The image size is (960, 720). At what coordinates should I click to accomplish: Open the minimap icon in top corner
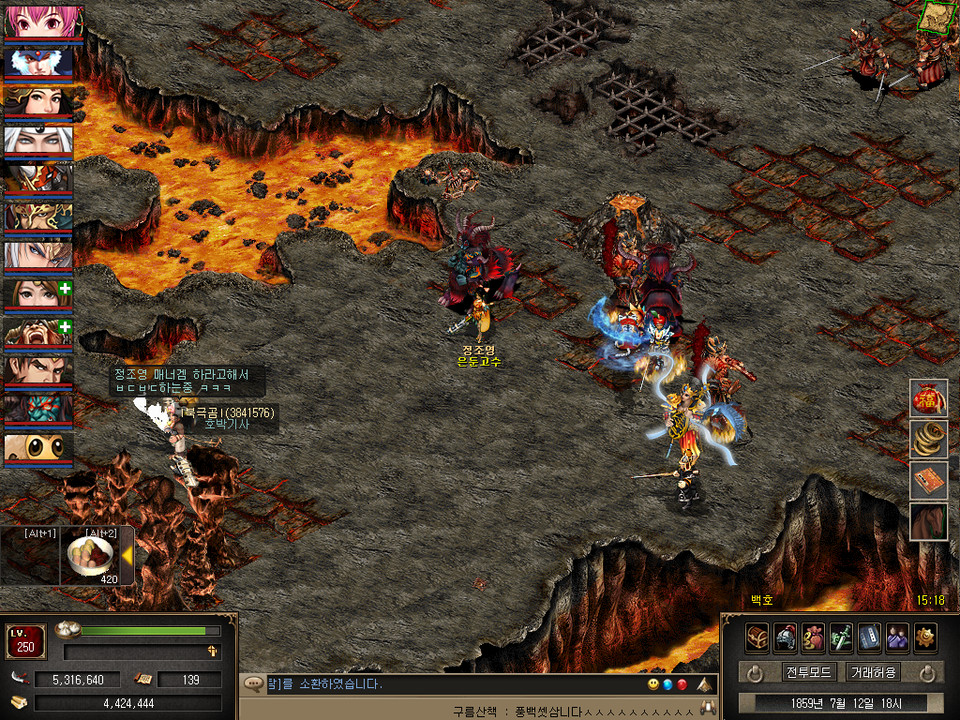point(936,17)
